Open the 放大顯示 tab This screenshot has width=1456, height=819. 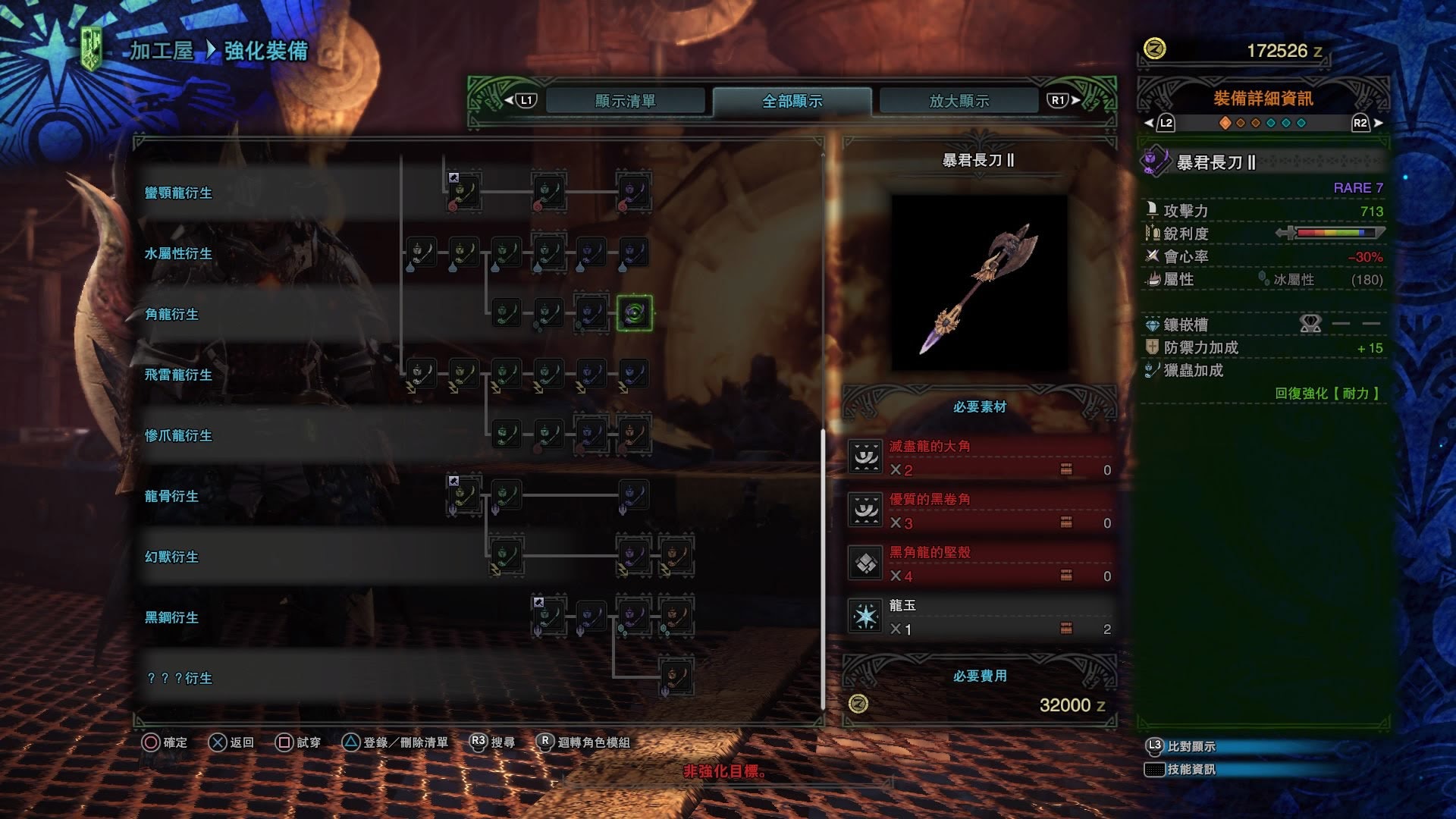(959, 101)
